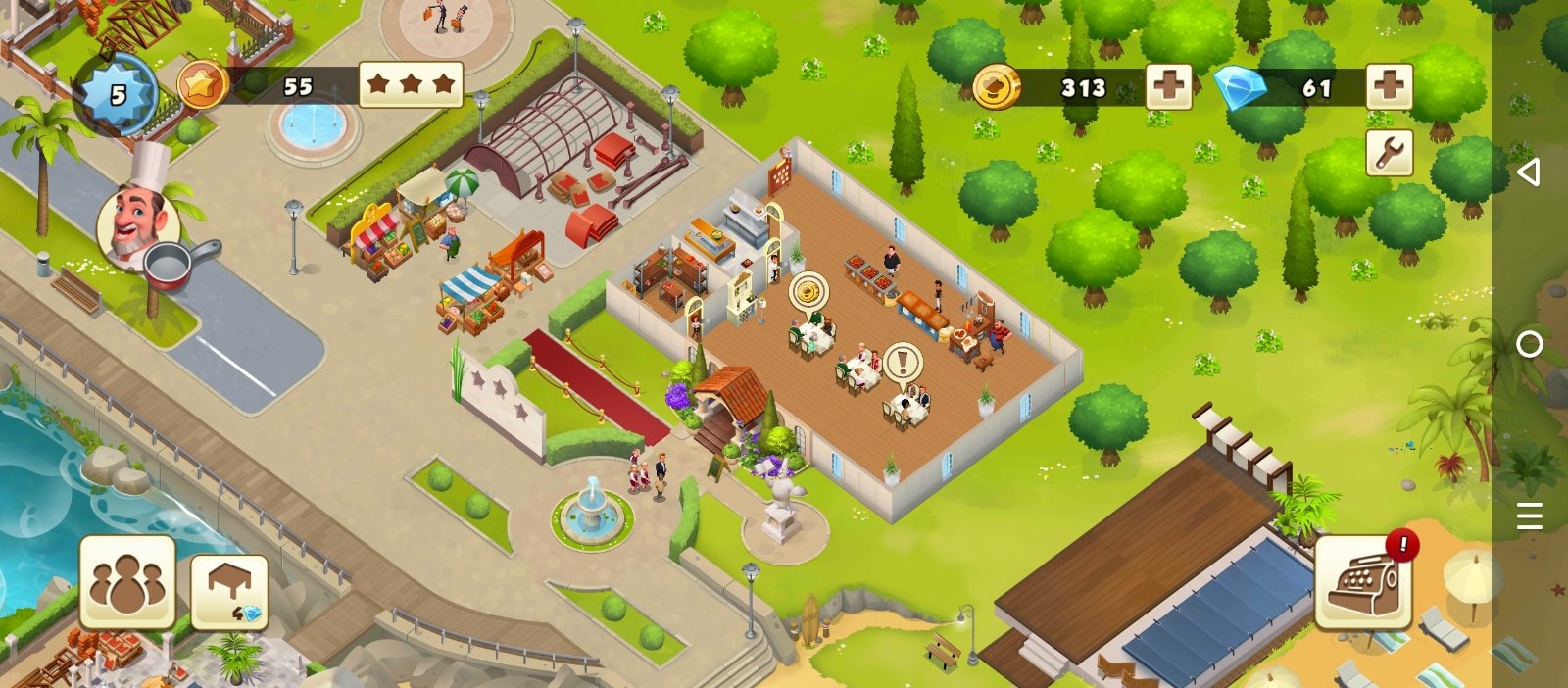Open the furniture table shop button
Image resolution: width=1568 pixels, height=688 pixels.
pos(229,591)
